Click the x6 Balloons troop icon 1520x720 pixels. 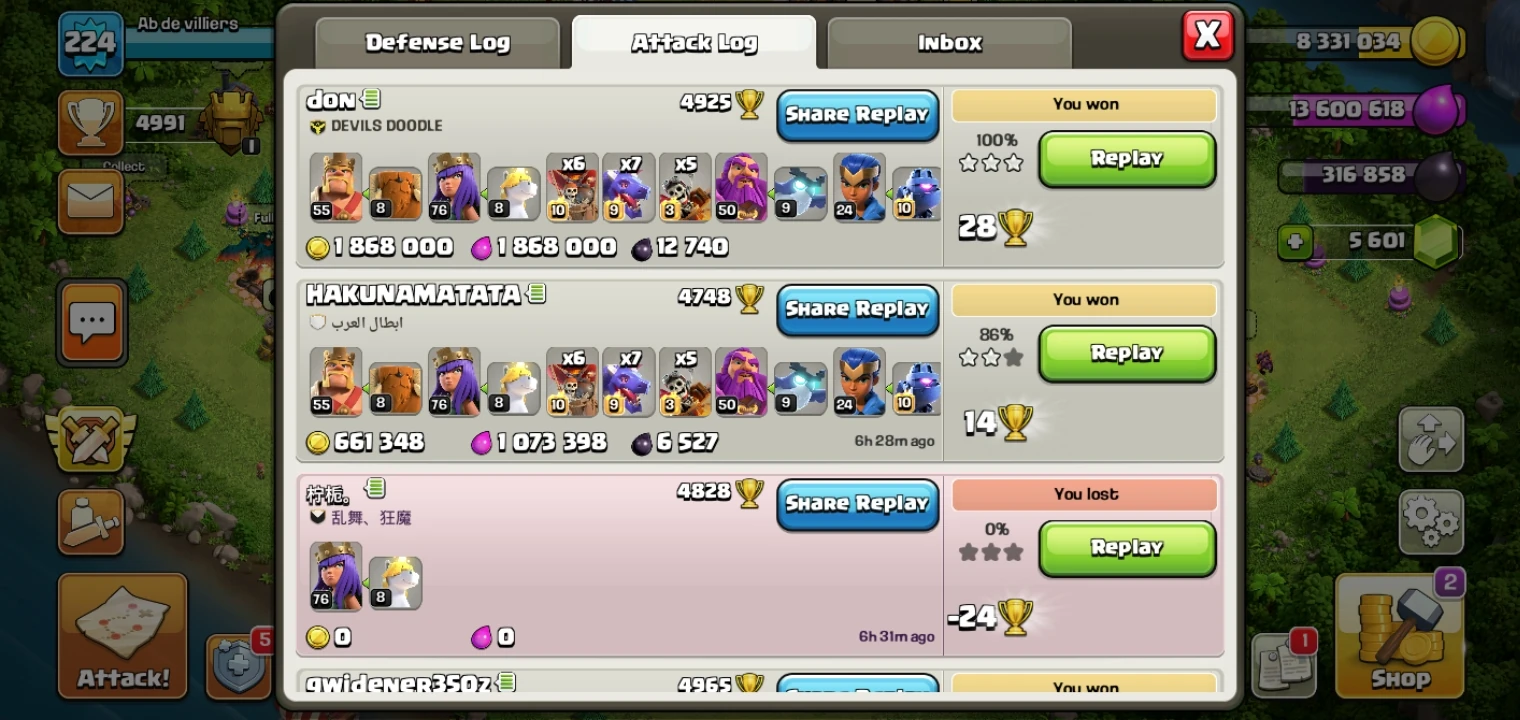point(572,188)
